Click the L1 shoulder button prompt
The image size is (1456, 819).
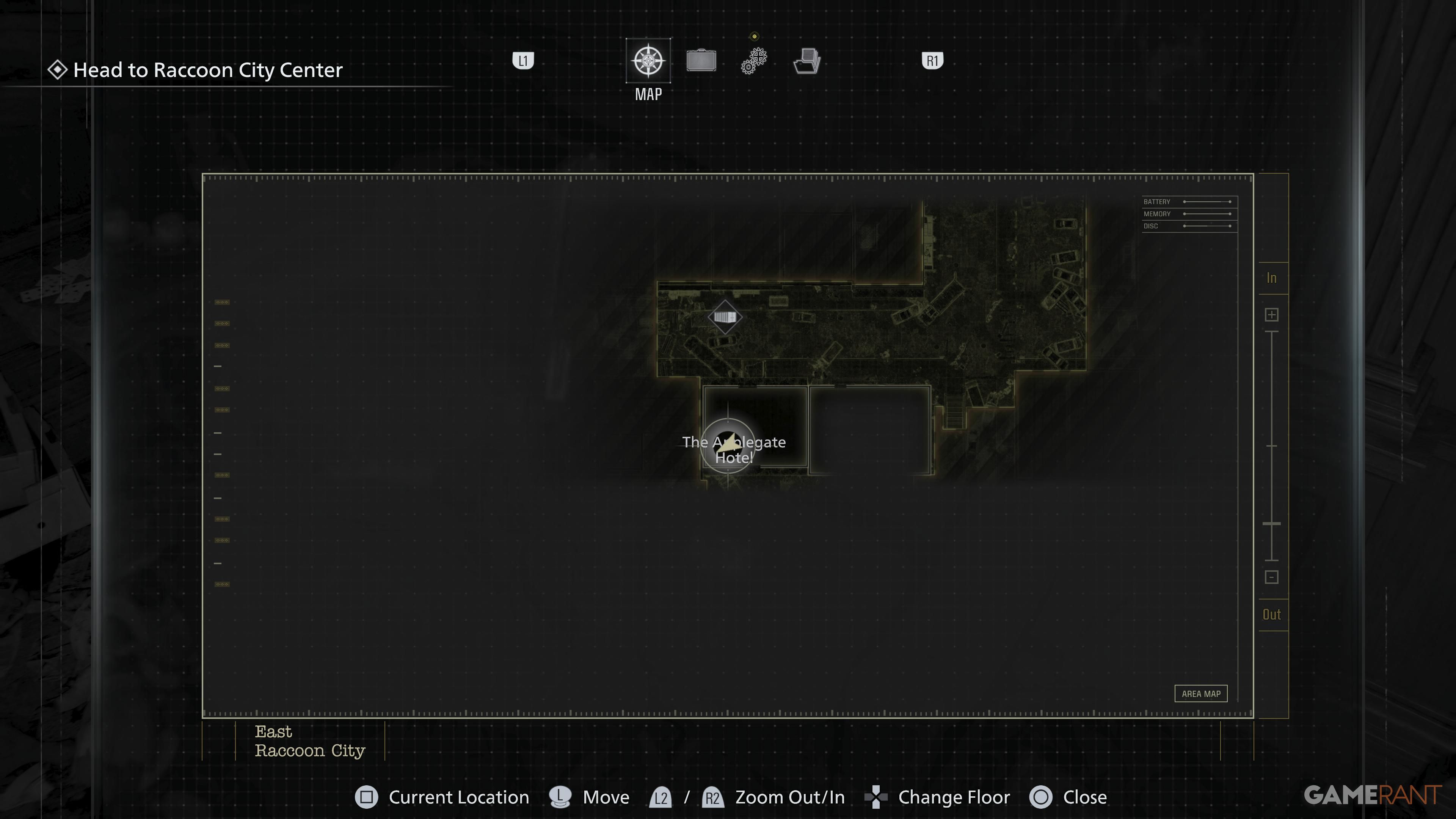coord(523,61)
